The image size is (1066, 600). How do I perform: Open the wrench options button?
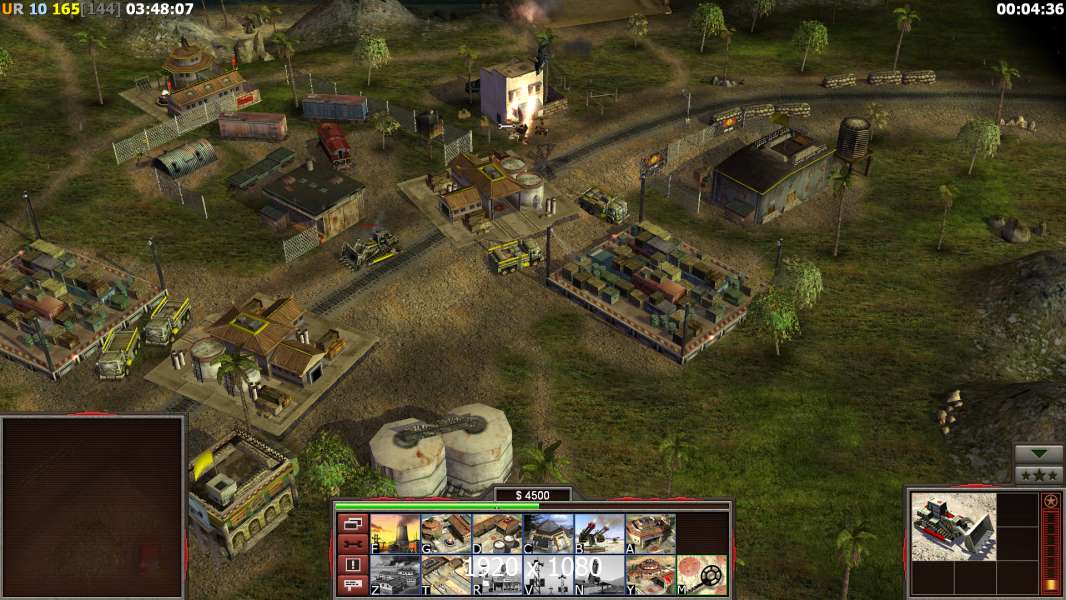point(352,544)
